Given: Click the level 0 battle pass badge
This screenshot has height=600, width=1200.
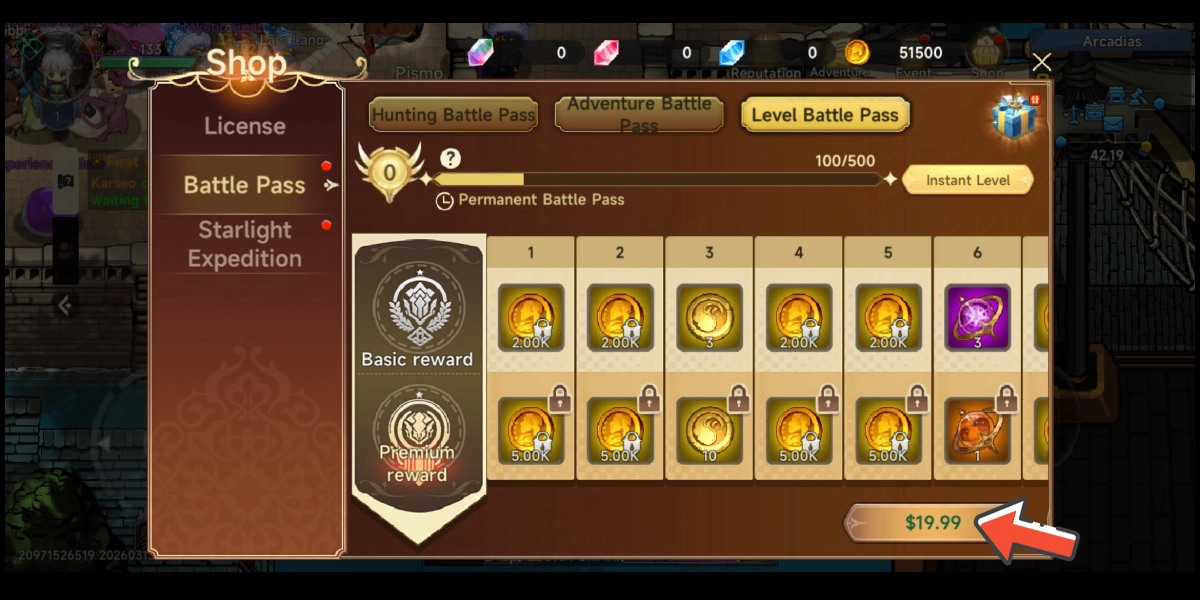Looking at the screenshot, I should coord(389,170).
